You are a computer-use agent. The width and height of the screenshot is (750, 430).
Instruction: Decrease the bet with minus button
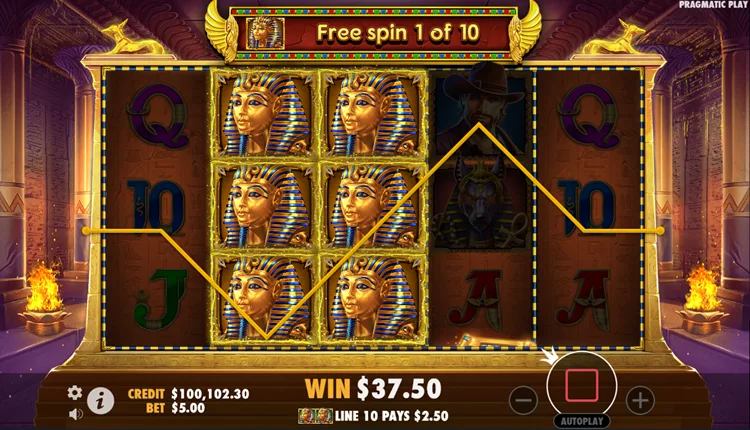pyautogui.click(x=523, y=400)
